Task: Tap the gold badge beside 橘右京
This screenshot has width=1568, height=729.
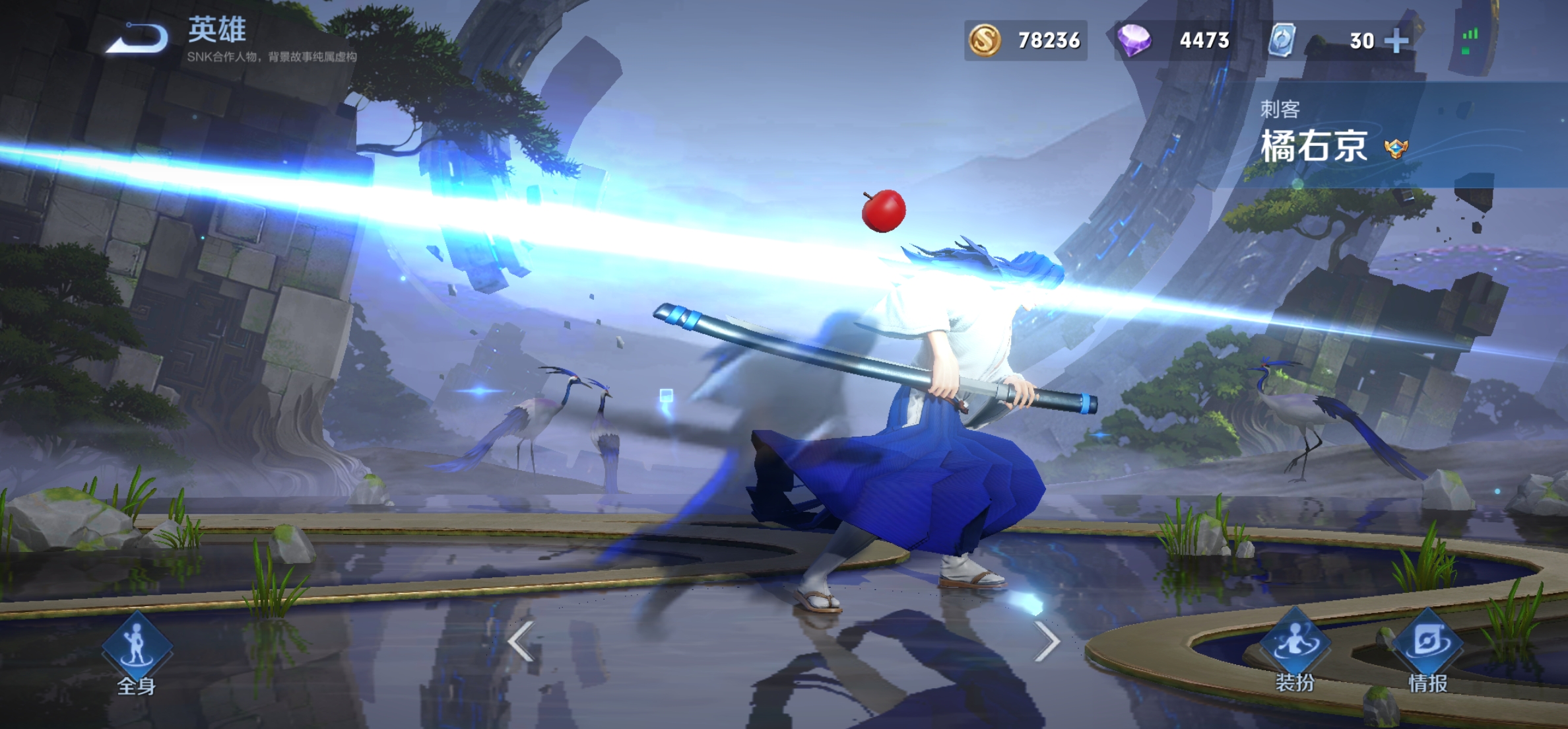Action: 1396,149
